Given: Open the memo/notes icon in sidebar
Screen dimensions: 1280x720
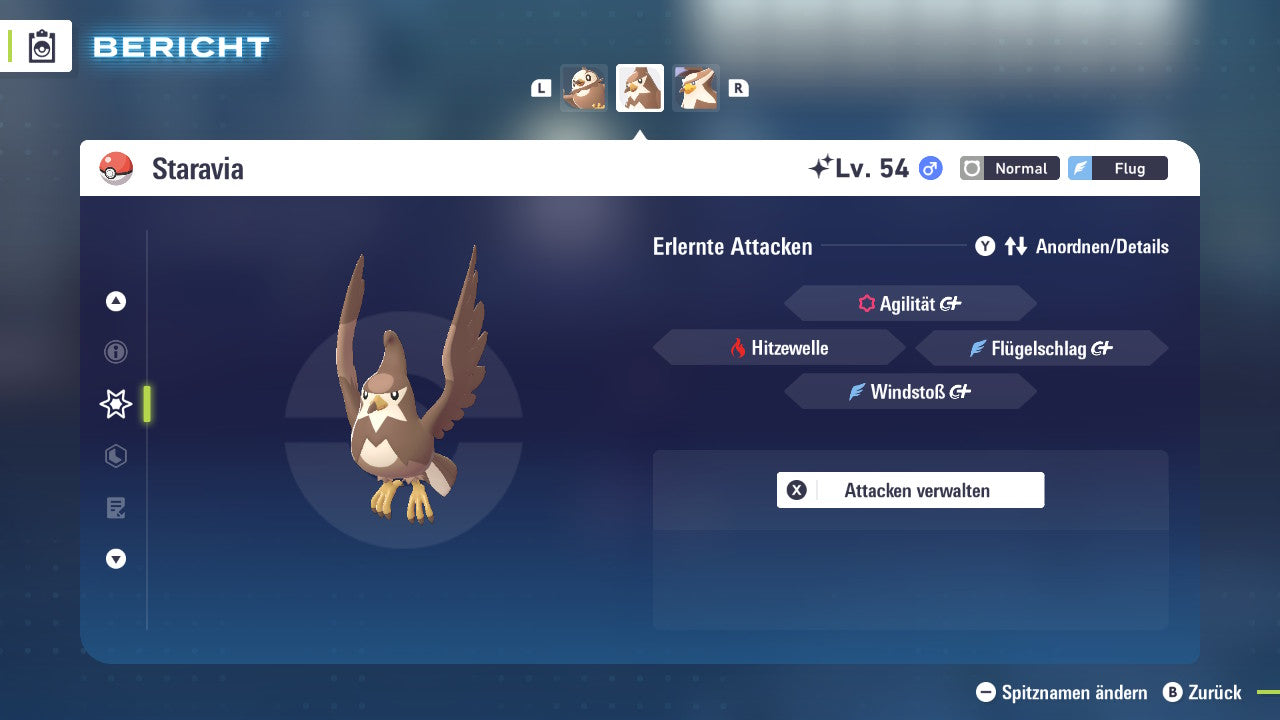Looking at the screenshot, I should [x=116, y=508].
